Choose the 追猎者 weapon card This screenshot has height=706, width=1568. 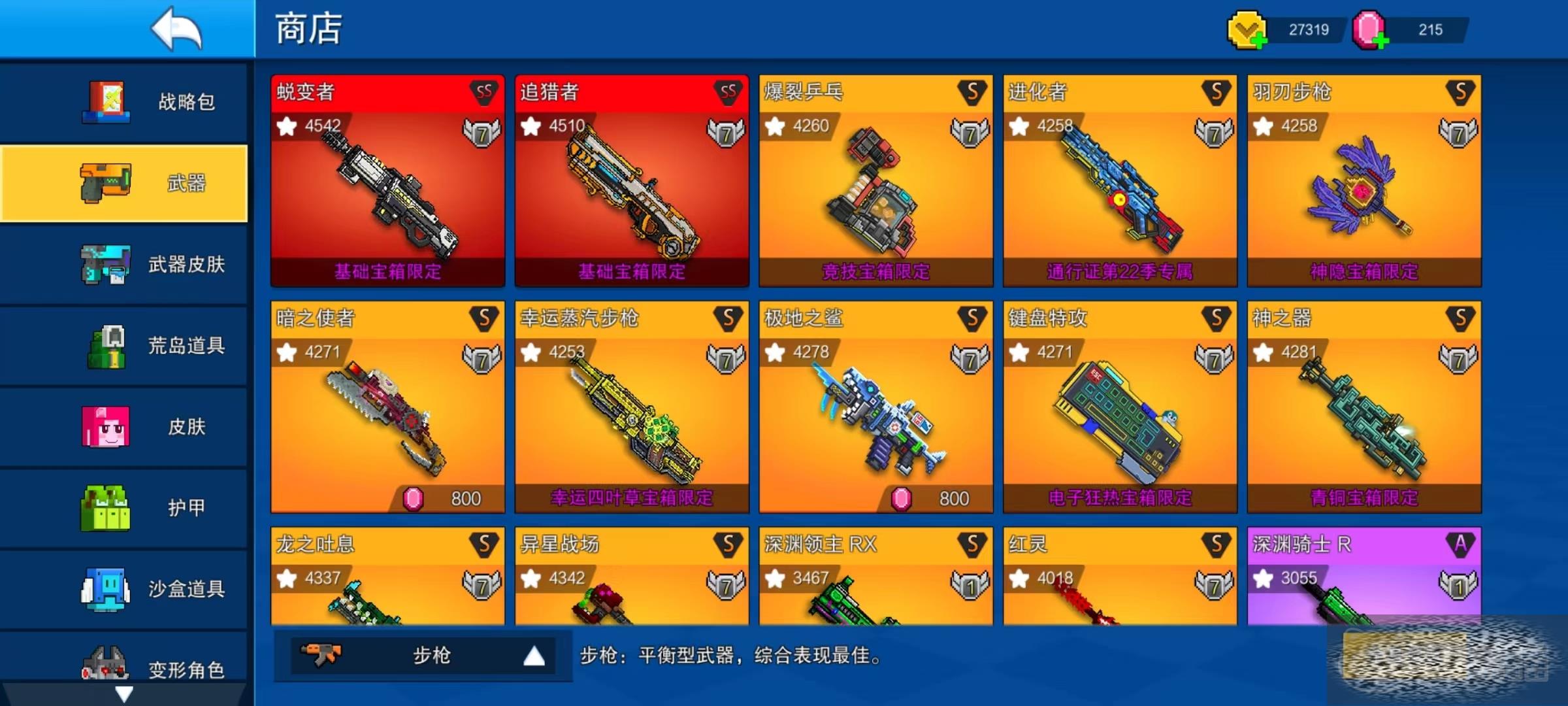632,181
